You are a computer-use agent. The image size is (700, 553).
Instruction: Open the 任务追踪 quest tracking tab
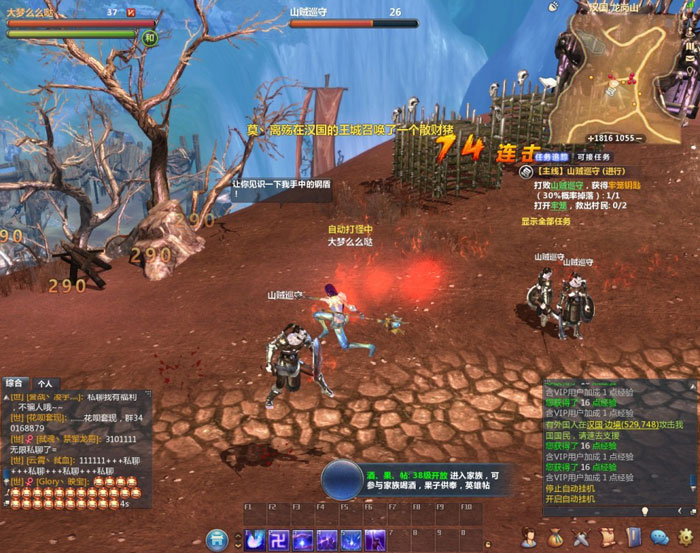(551, 157)
